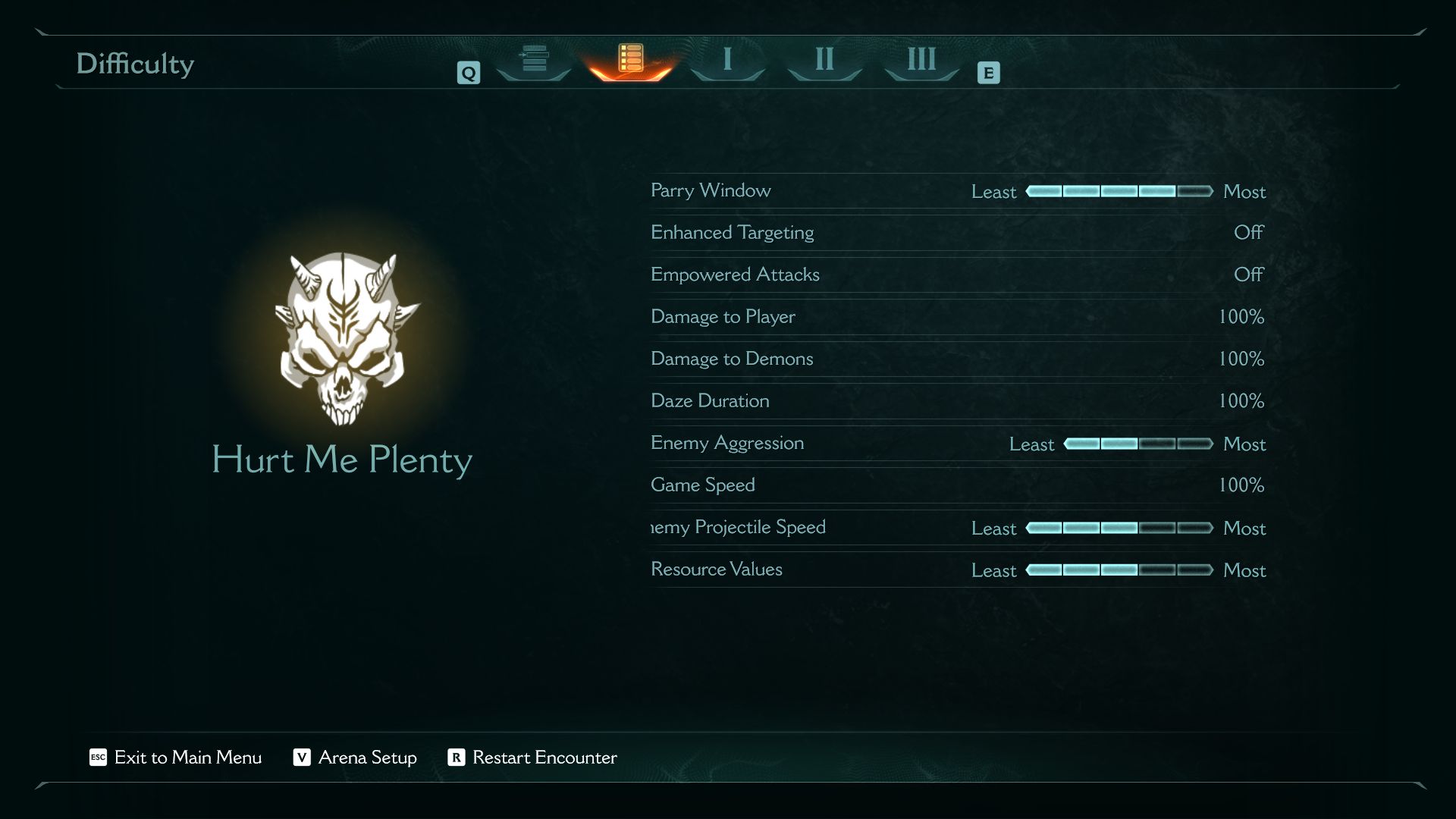
Task: Click Restart Encounter
Action: coord(544,758)
